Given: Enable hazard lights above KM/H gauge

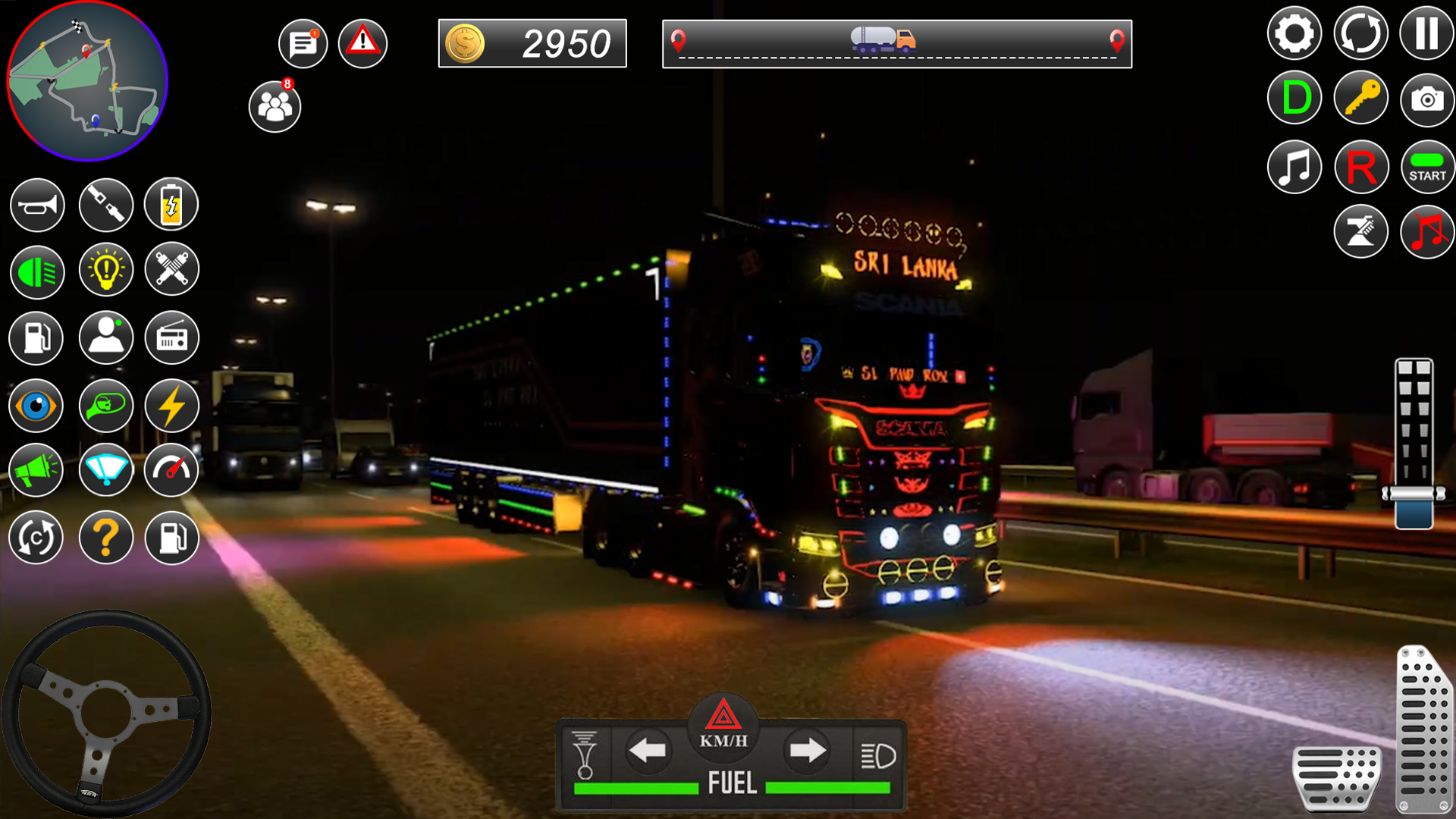Looking at the screenshot, I should point(724,717).
